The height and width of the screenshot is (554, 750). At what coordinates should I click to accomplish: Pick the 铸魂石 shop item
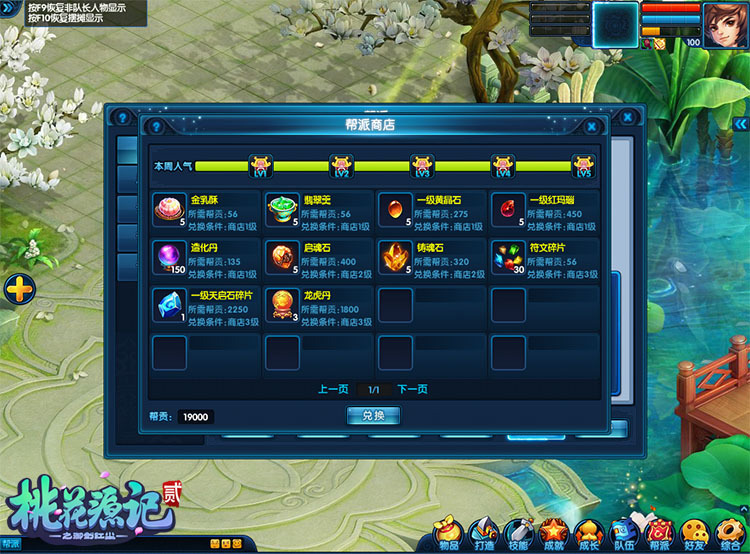[x=395, y=259]
